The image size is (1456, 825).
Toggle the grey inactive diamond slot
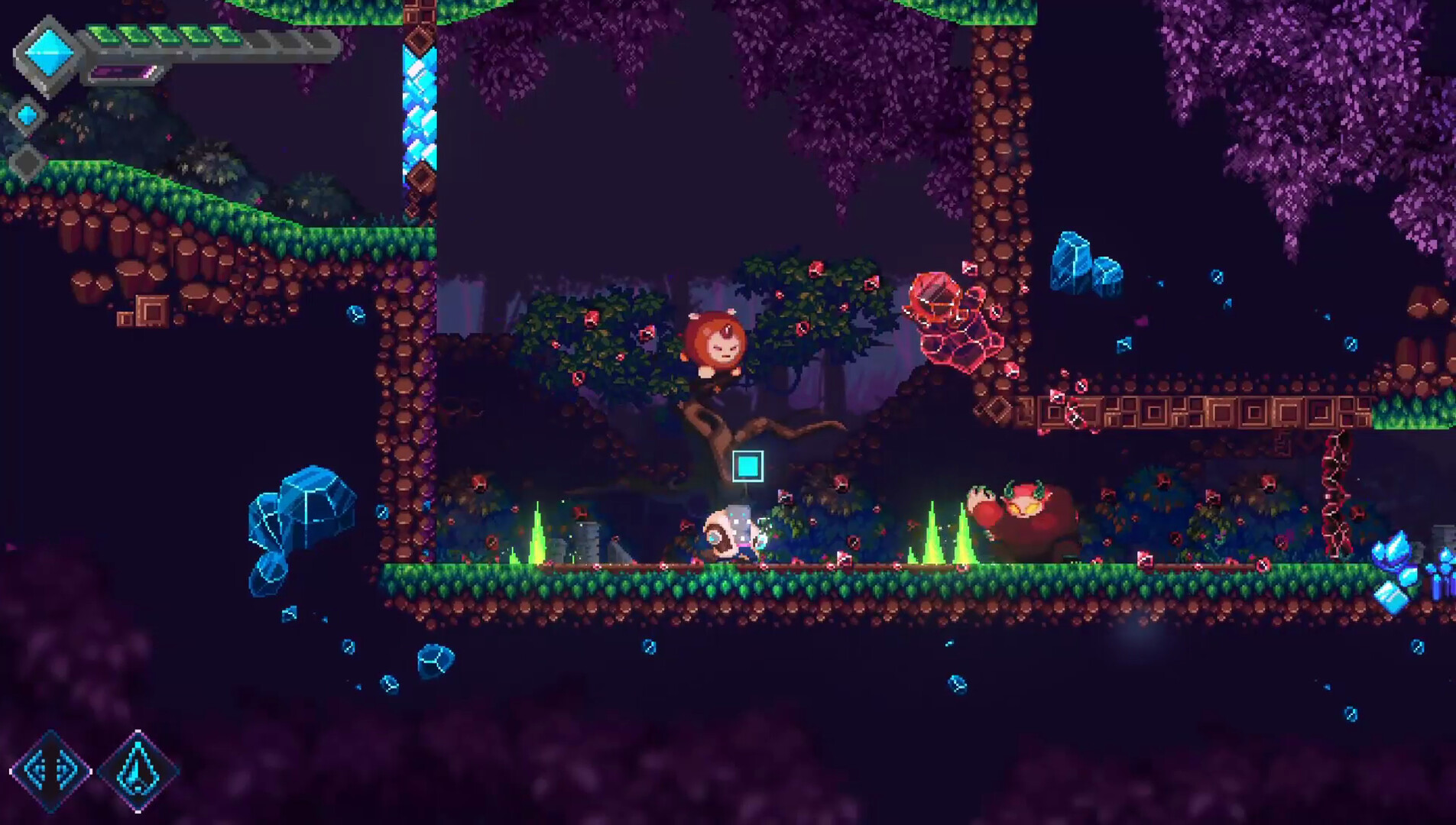[29, 160]
